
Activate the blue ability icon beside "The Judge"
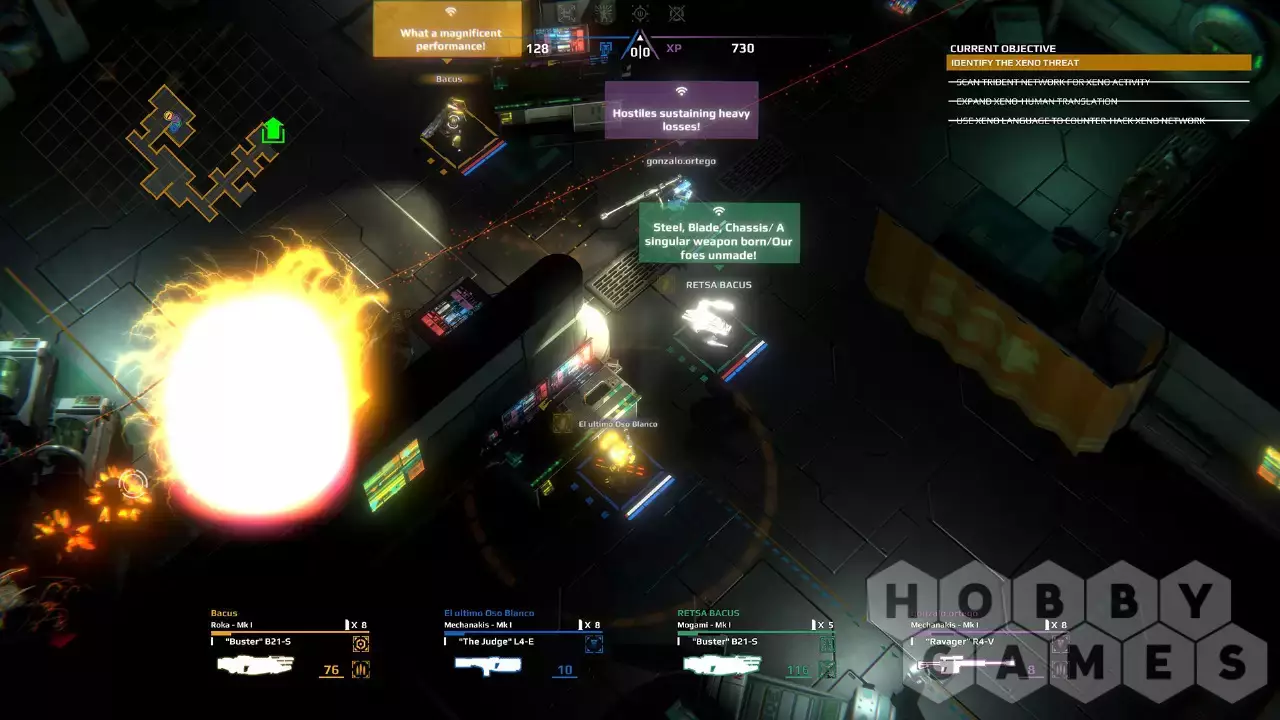(594, 644)
